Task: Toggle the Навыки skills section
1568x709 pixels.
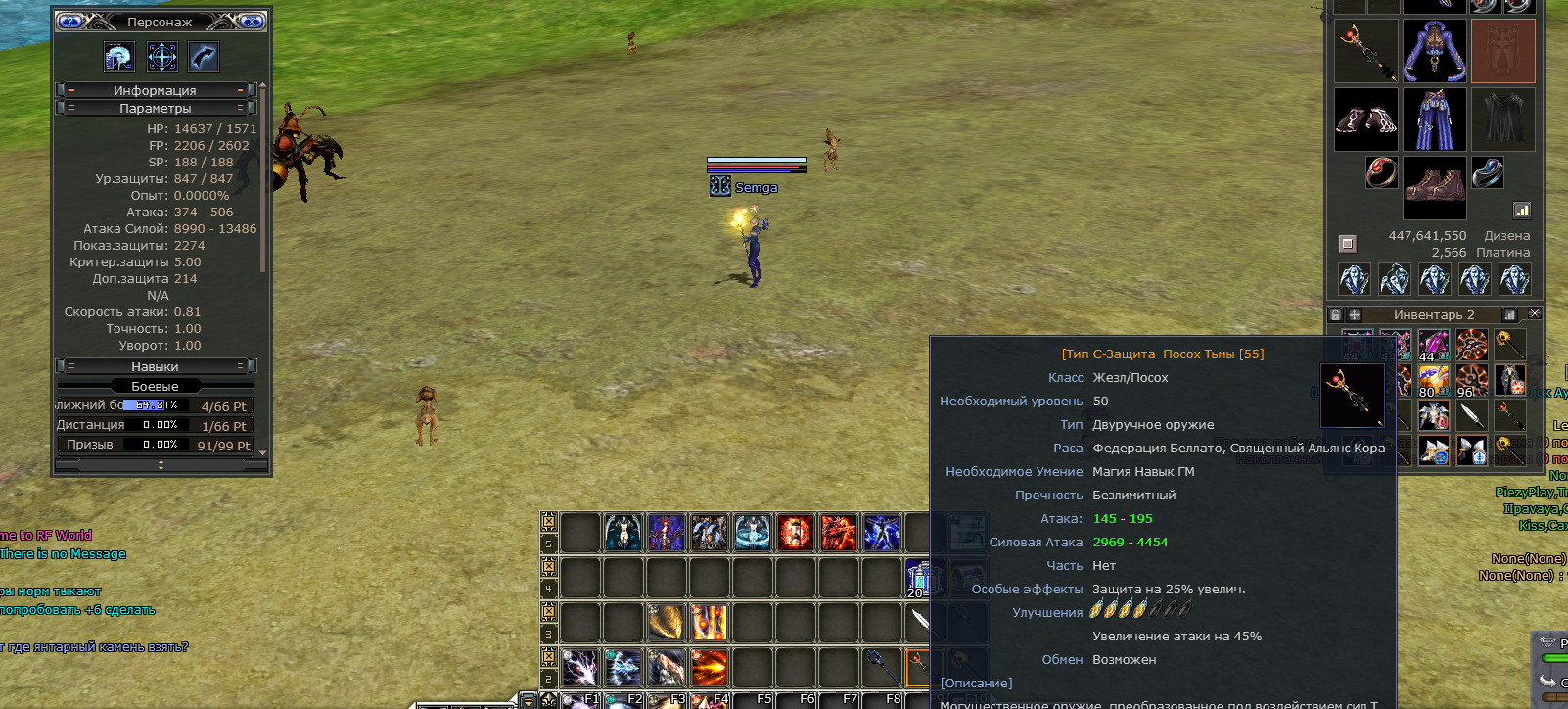Action: [155, 366]
